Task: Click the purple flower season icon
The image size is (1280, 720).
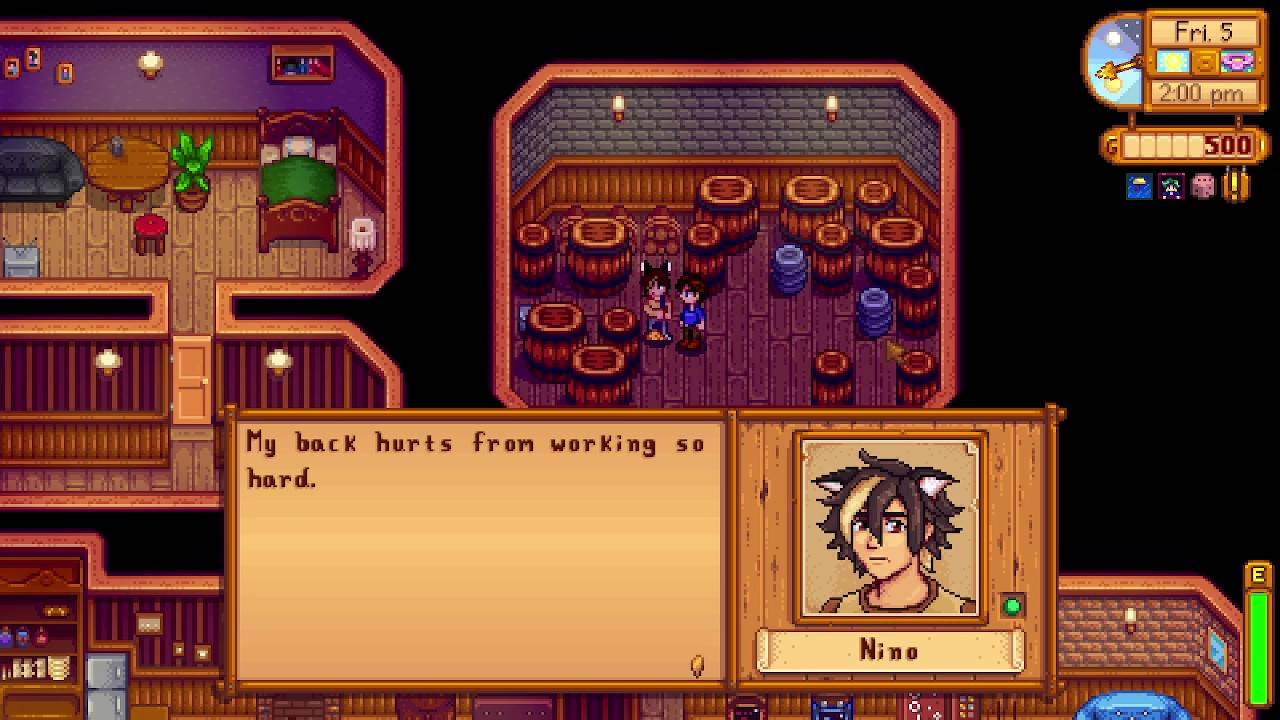Action: pos(1240,62)
